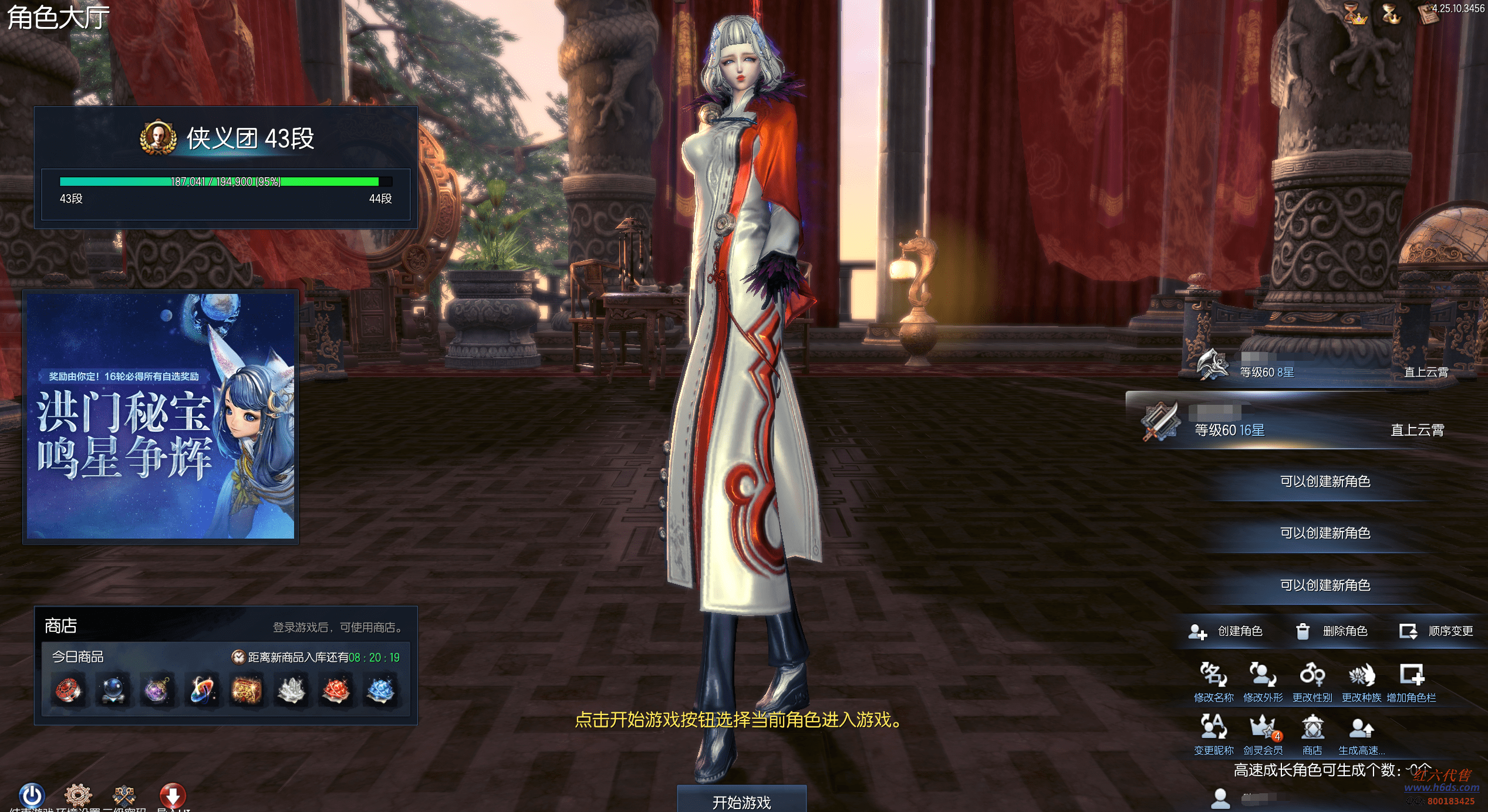Open environment settings via gear icon

click(x=78, y=796)
